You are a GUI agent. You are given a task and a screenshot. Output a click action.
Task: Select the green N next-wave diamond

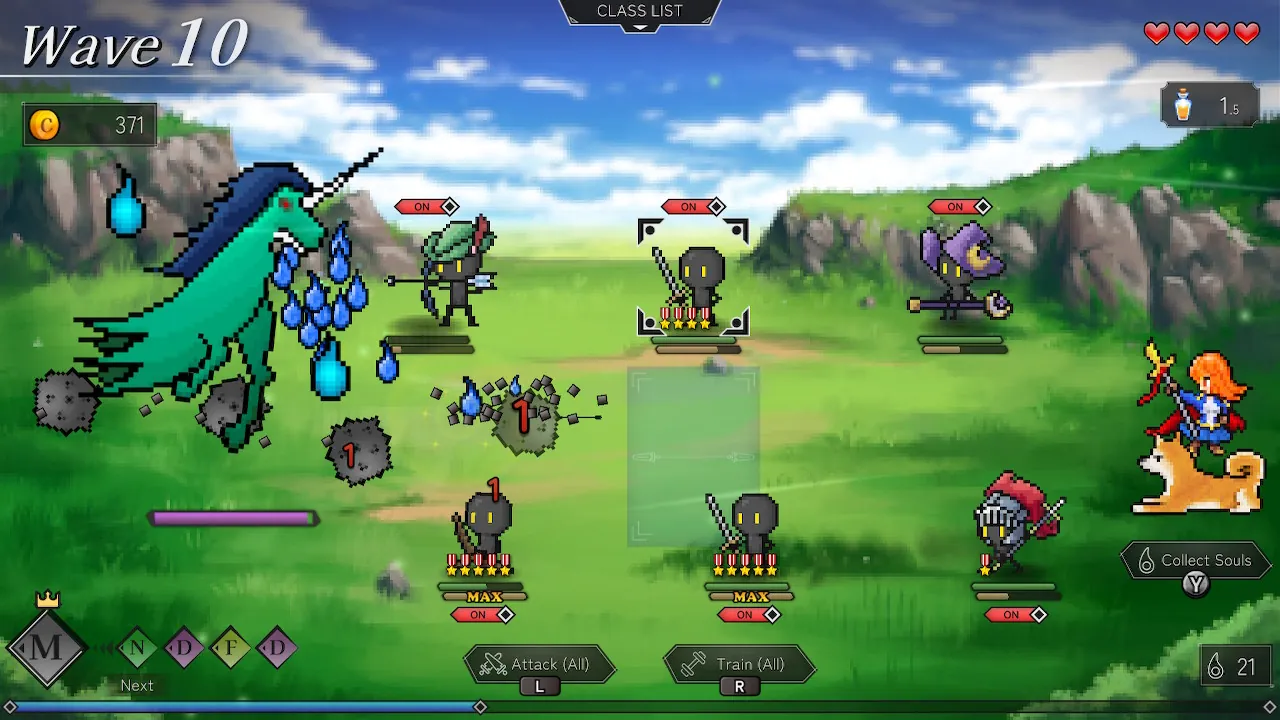[138, 648]
